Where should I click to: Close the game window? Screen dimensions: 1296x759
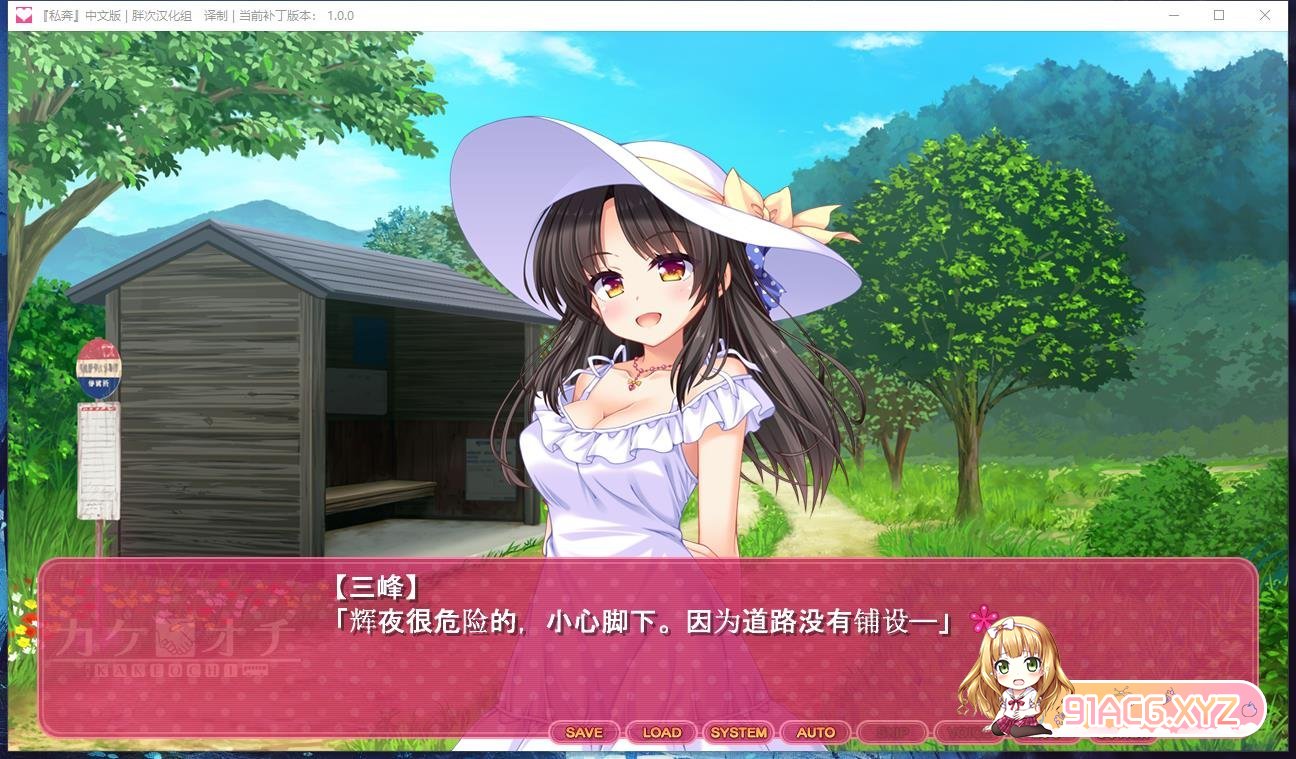1265,15
